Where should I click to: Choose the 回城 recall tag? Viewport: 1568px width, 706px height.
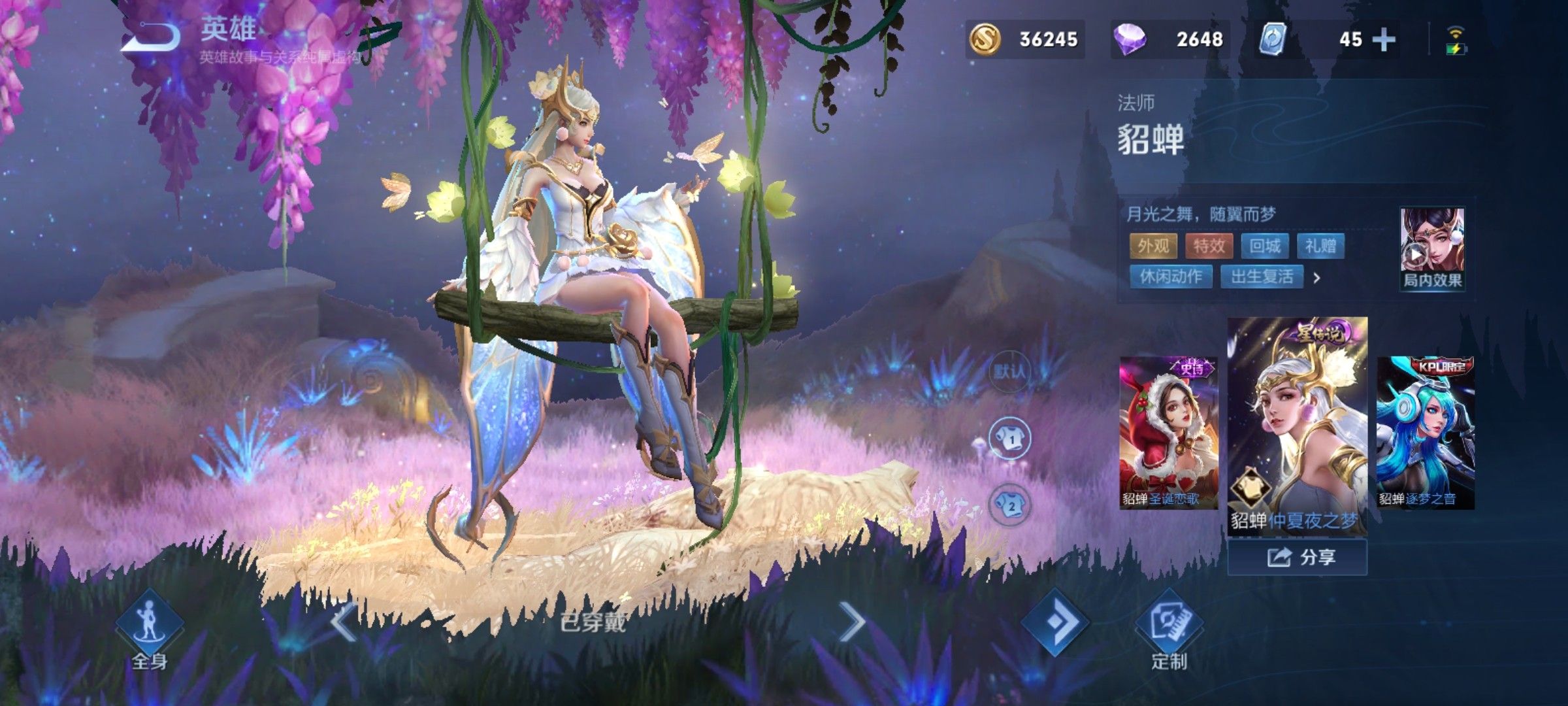click(1265, 246)
